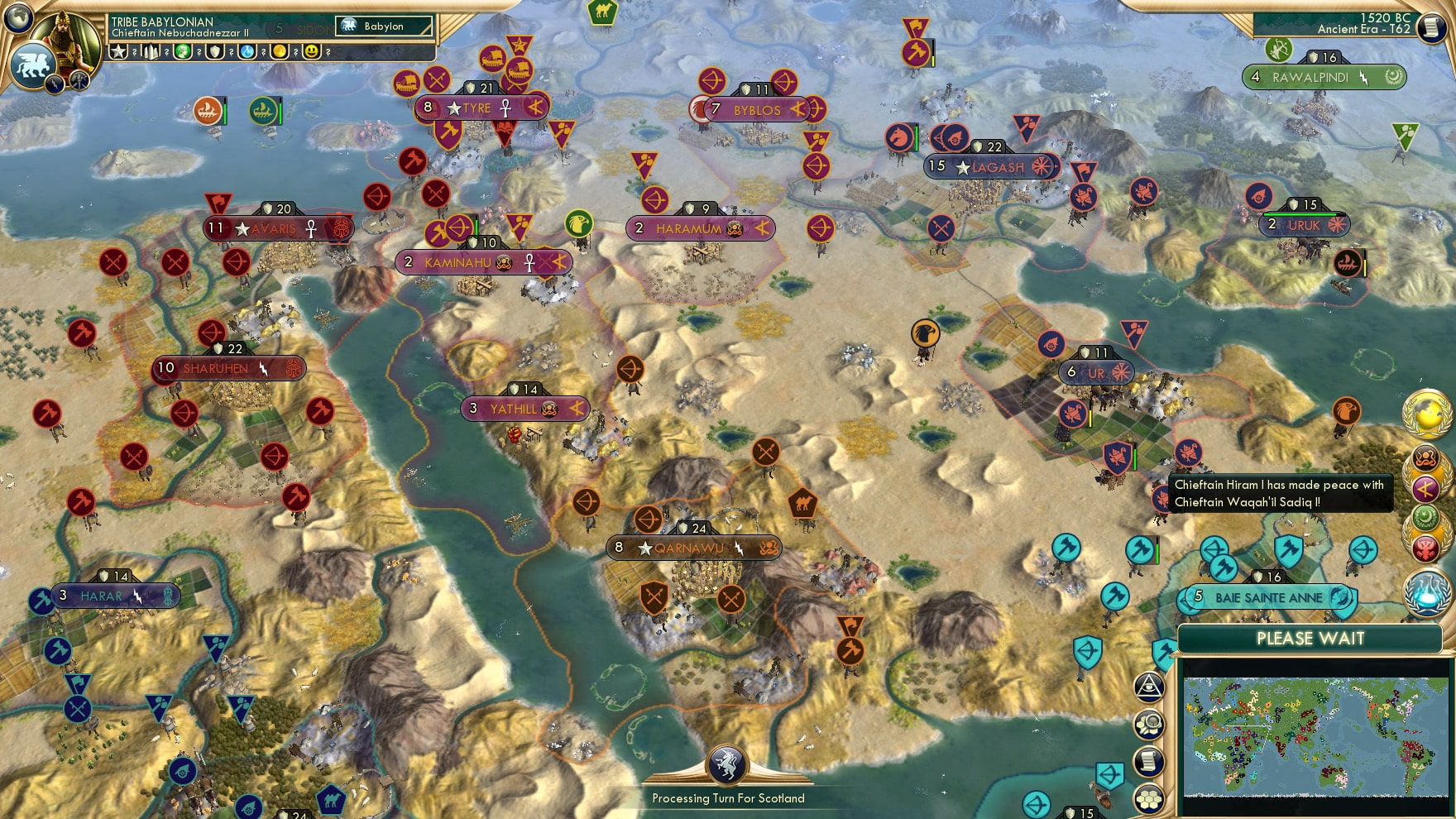The image size is (1456, 819).
Task: Toggle strategic view with the eye pyramid icon
Action: coord(1149,687)
